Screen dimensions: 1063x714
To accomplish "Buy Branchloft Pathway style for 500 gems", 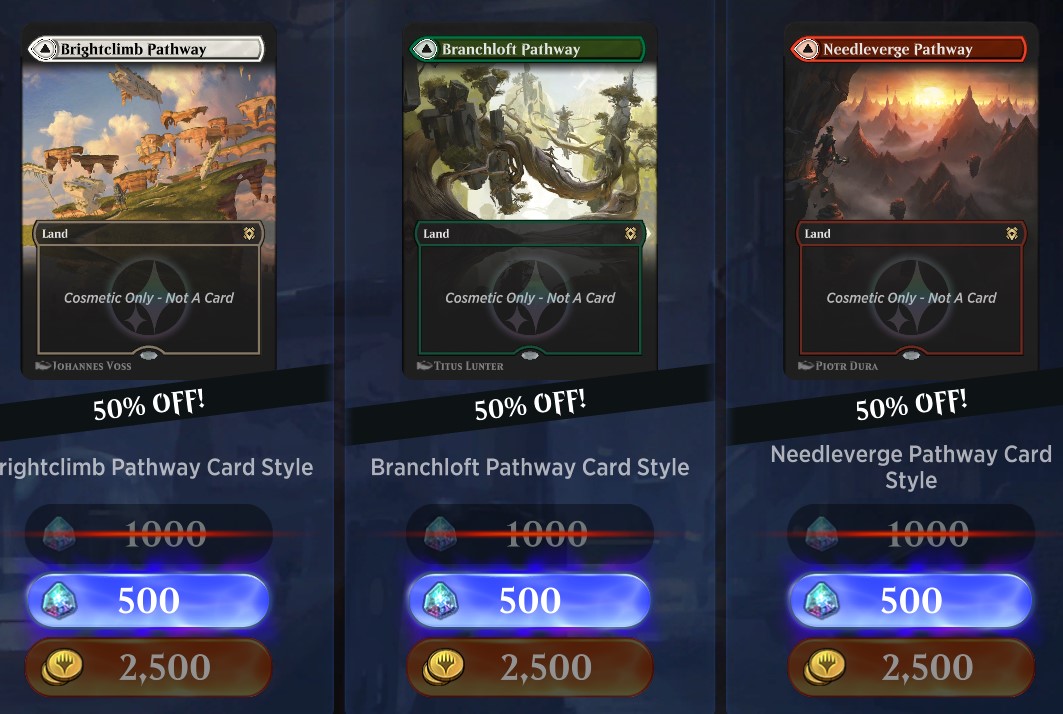I will coord(529,600).
